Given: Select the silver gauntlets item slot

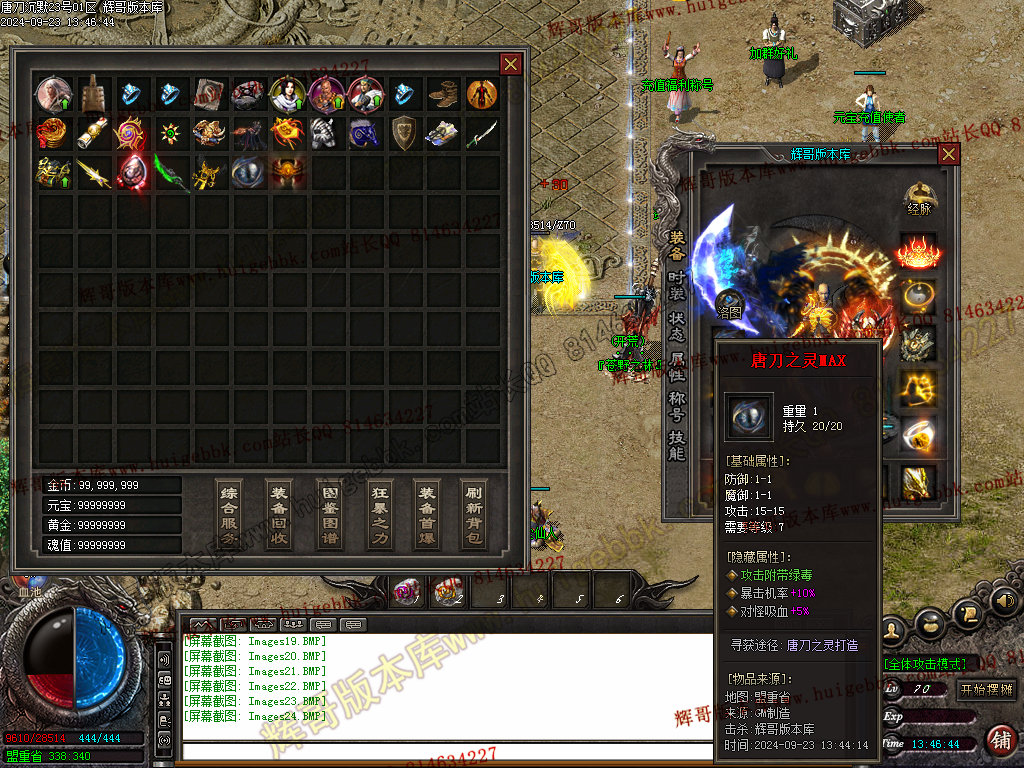Looking at the screenshot, I should pyautogui.click(x=326, y=132).
